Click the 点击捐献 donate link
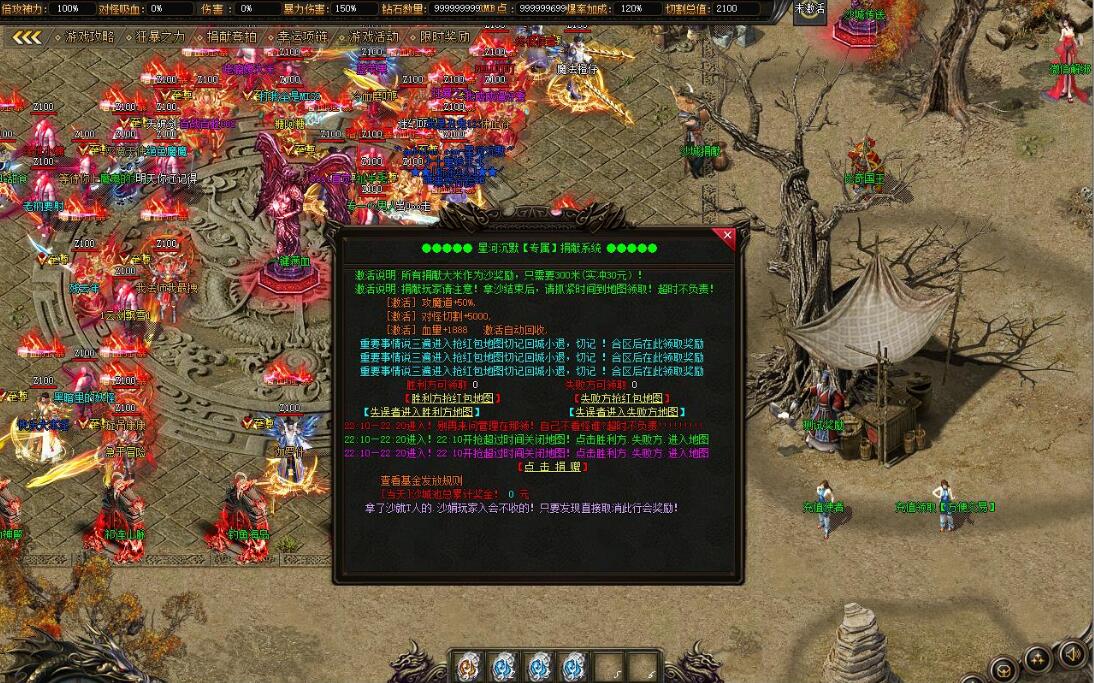1094x683 pixels. tap(553, 467)
